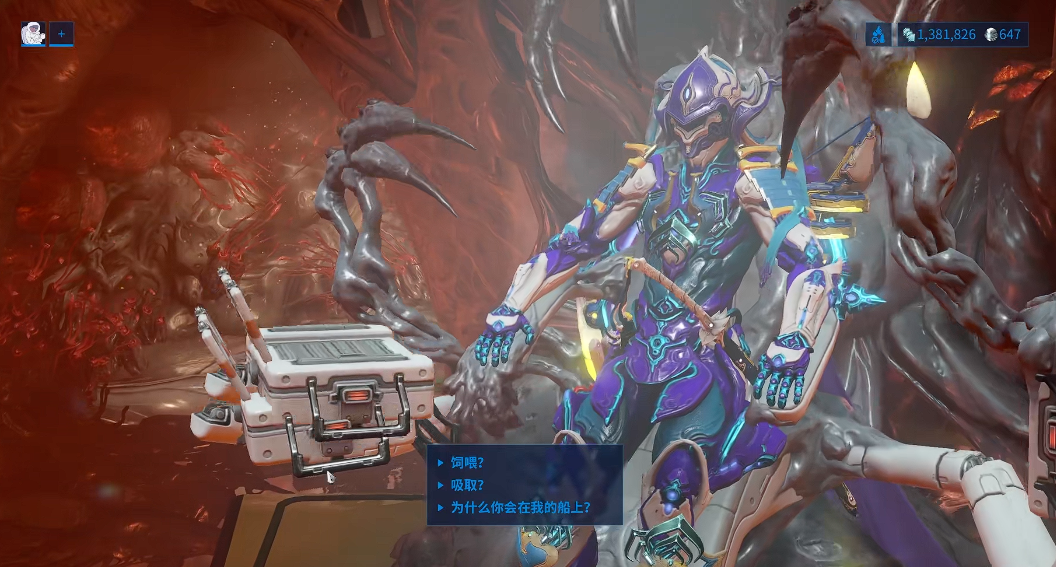Ask 为什么你会在我的船上?
Screen dimensions: 1056x567
pos(520,507)
